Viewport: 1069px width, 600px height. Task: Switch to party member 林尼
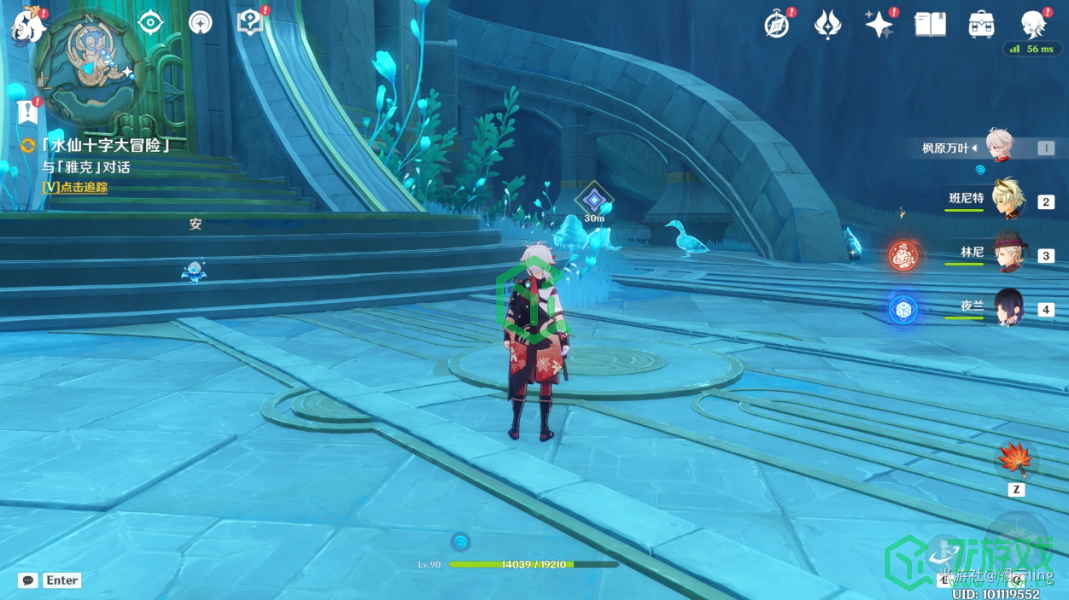point(1004,254)
